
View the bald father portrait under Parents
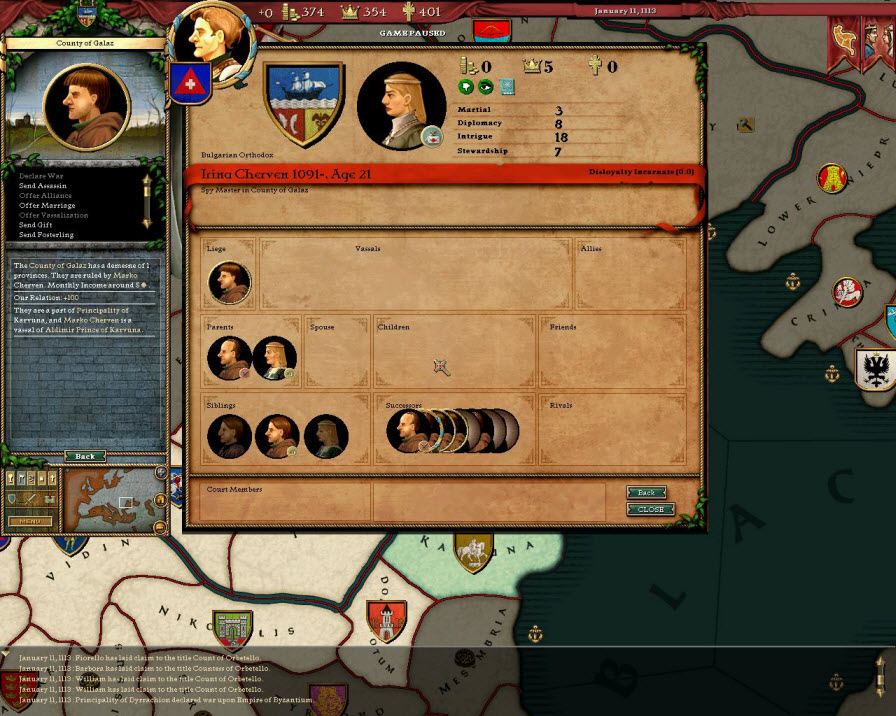click(229, 358)
